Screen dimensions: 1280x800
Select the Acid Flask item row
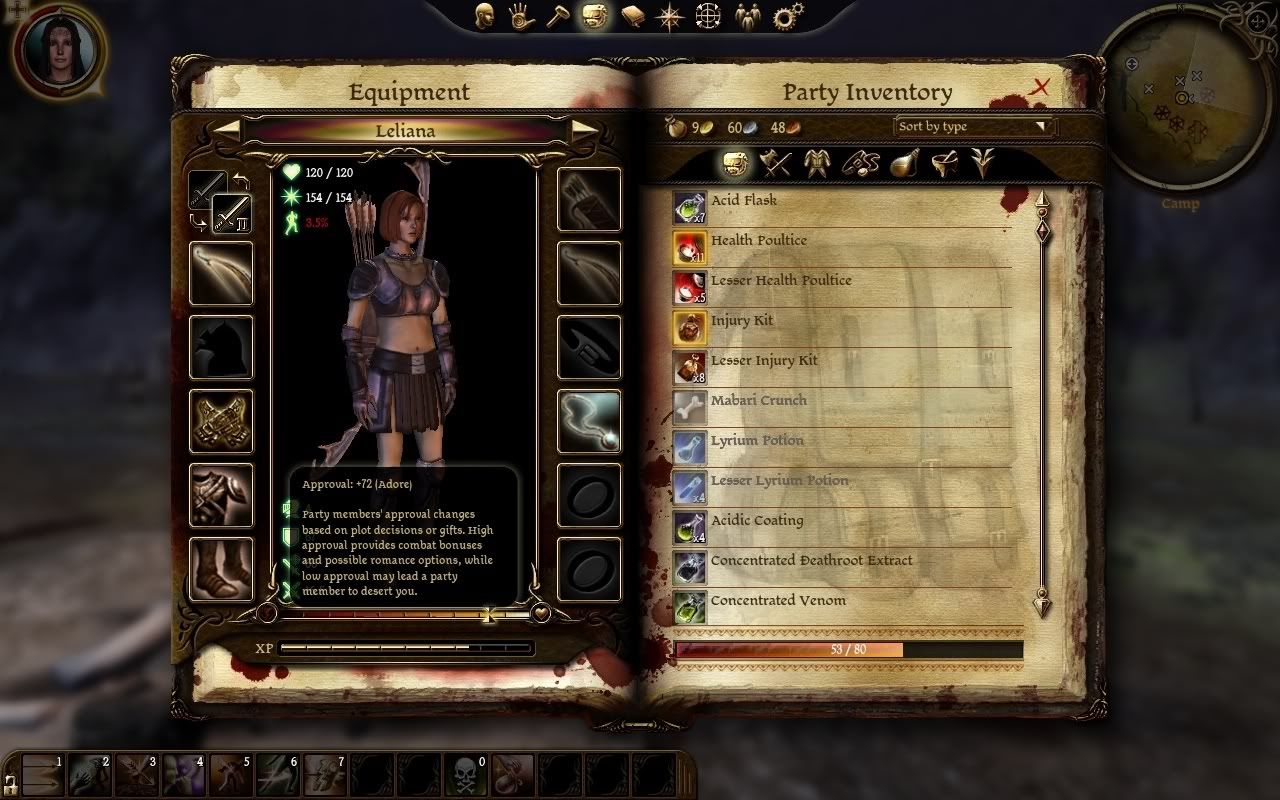[x=842, y=207]
